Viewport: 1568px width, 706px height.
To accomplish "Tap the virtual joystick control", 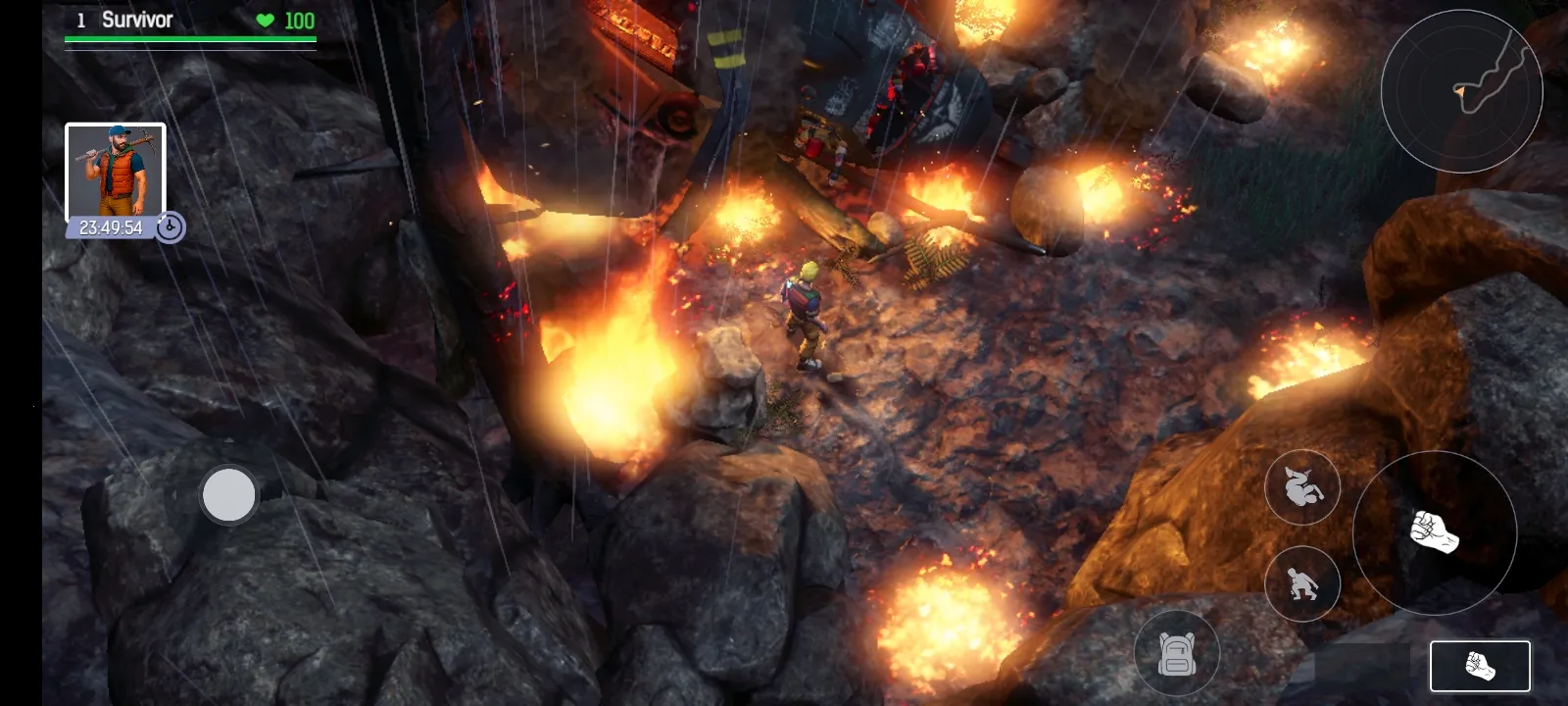I will (x=227, y=495).
